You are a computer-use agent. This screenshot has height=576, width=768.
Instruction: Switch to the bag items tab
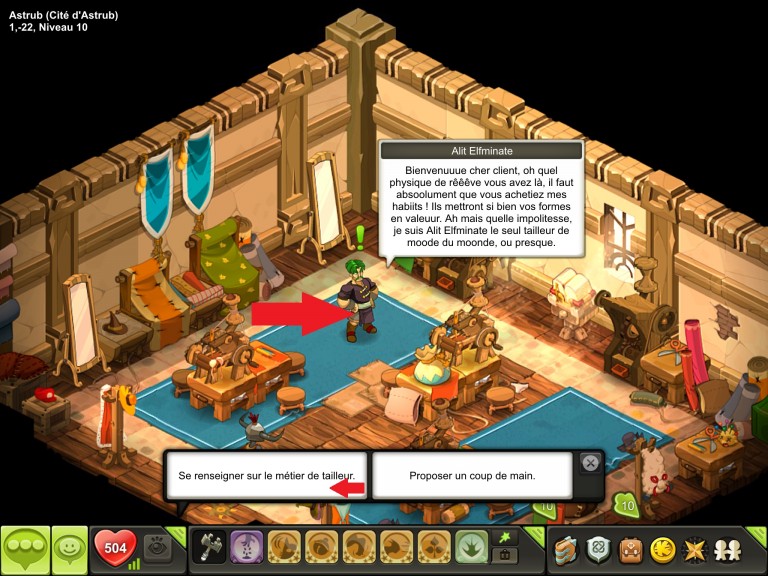[x=508, y=556]
